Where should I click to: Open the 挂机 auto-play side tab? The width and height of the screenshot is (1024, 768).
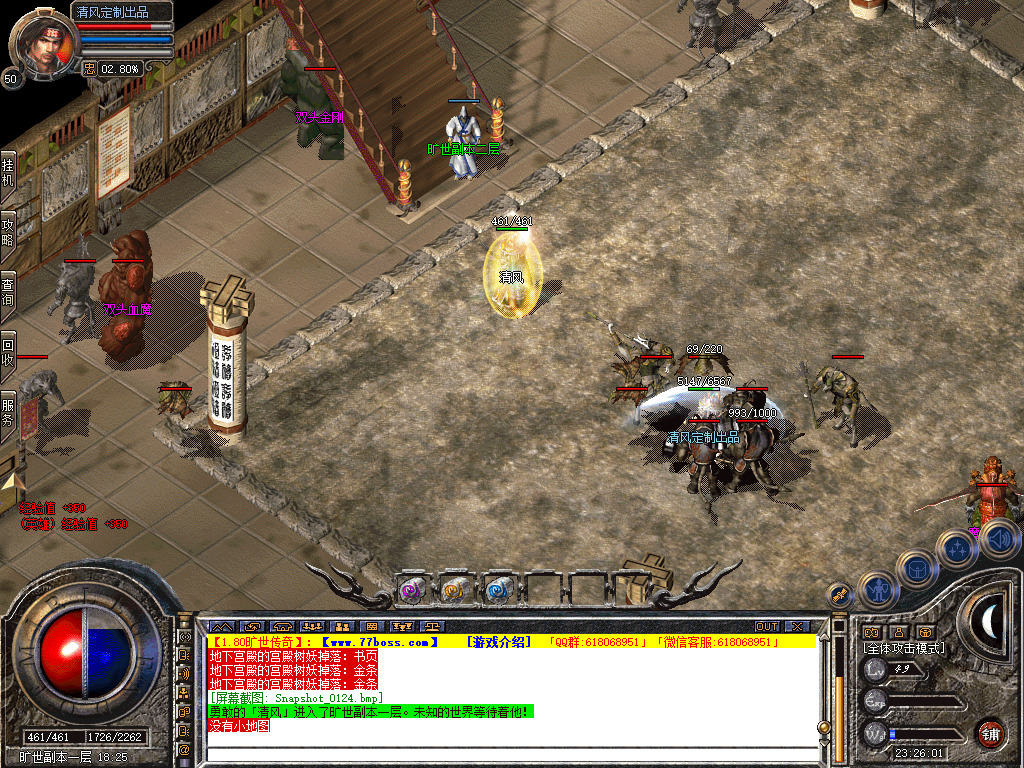(x=8, y=173)
